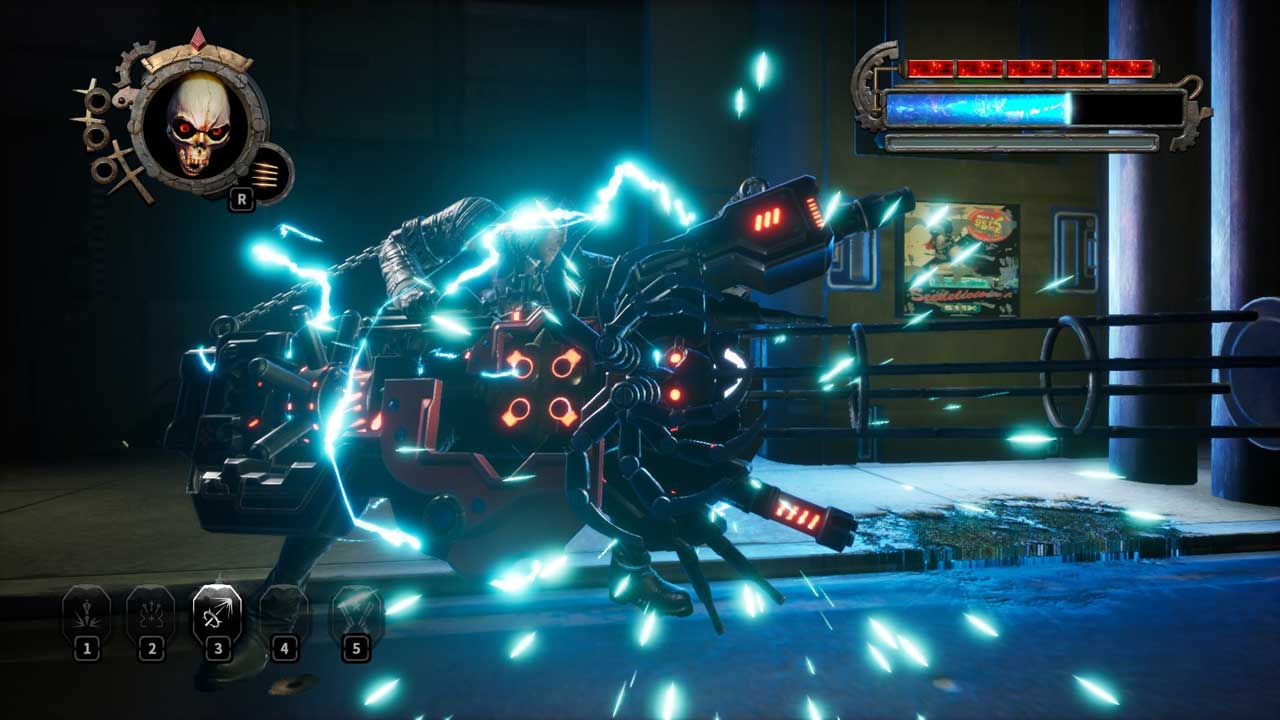Screen dimensions: 1280x720
Task: Choose the highlighted arrow ability in slot 3
Action: 217,612
